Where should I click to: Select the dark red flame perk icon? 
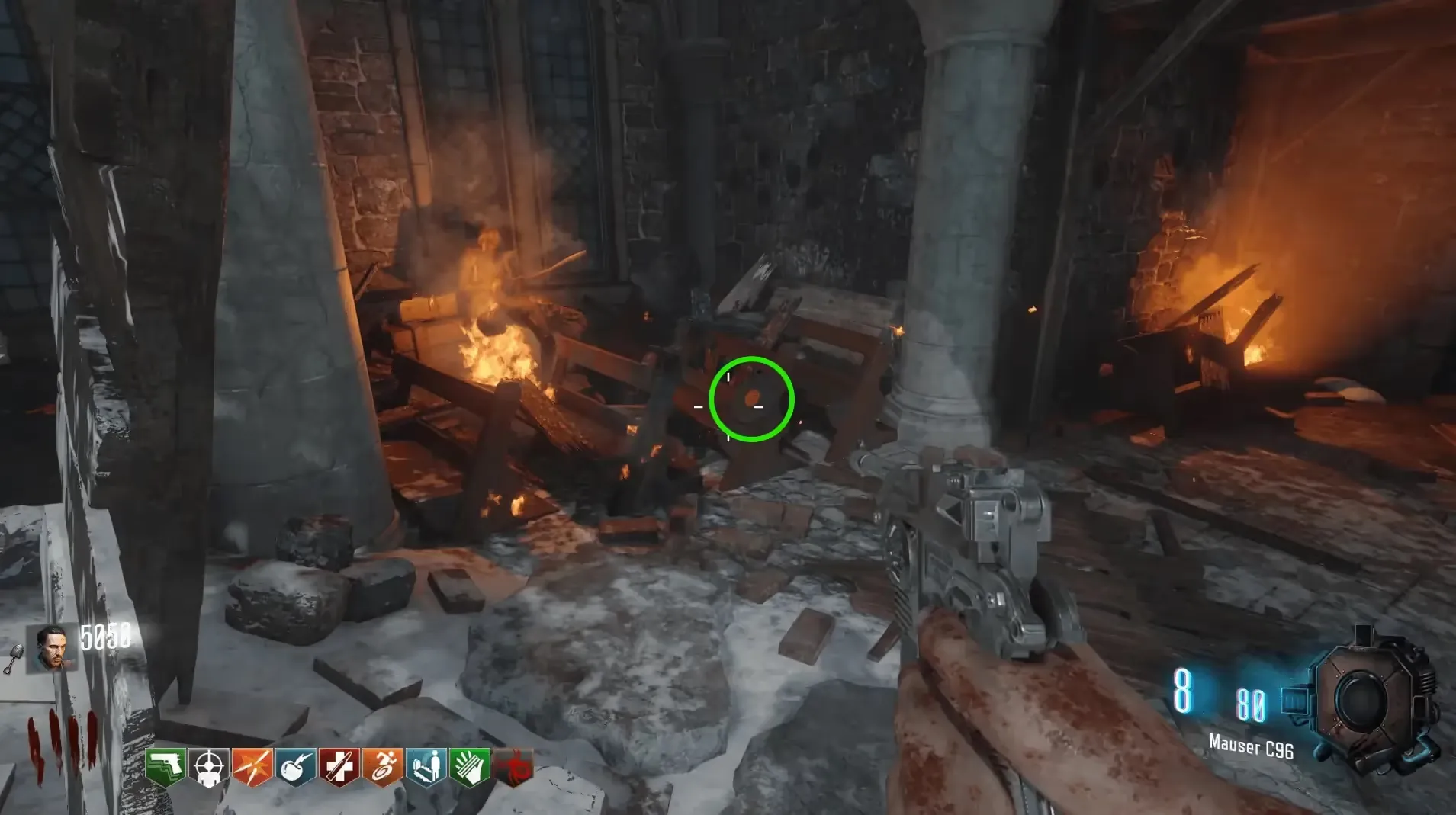[x=513, y=766]
